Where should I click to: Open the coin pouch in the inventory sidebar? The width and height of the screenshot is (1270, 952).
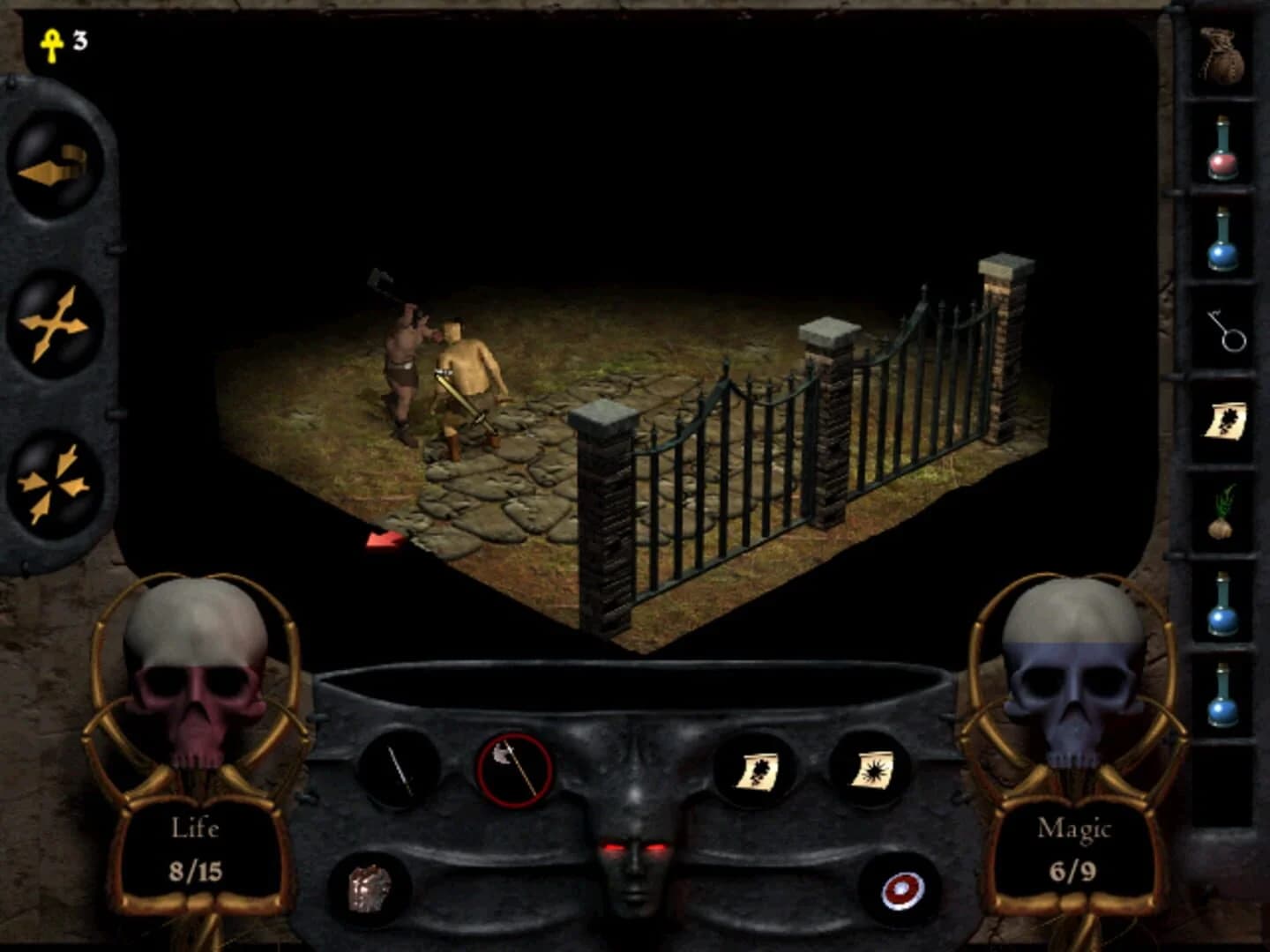click(1224, 55)
